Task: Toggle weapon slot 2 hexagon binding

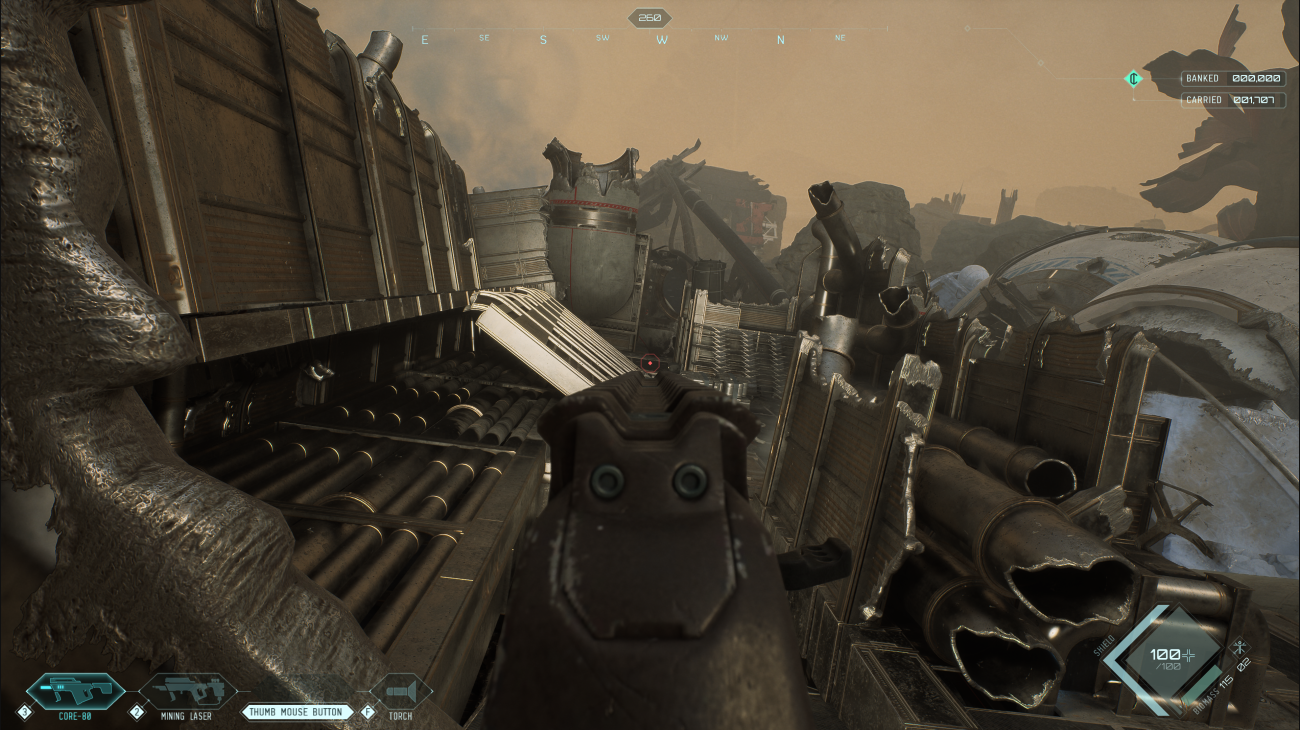Action: 137,713
